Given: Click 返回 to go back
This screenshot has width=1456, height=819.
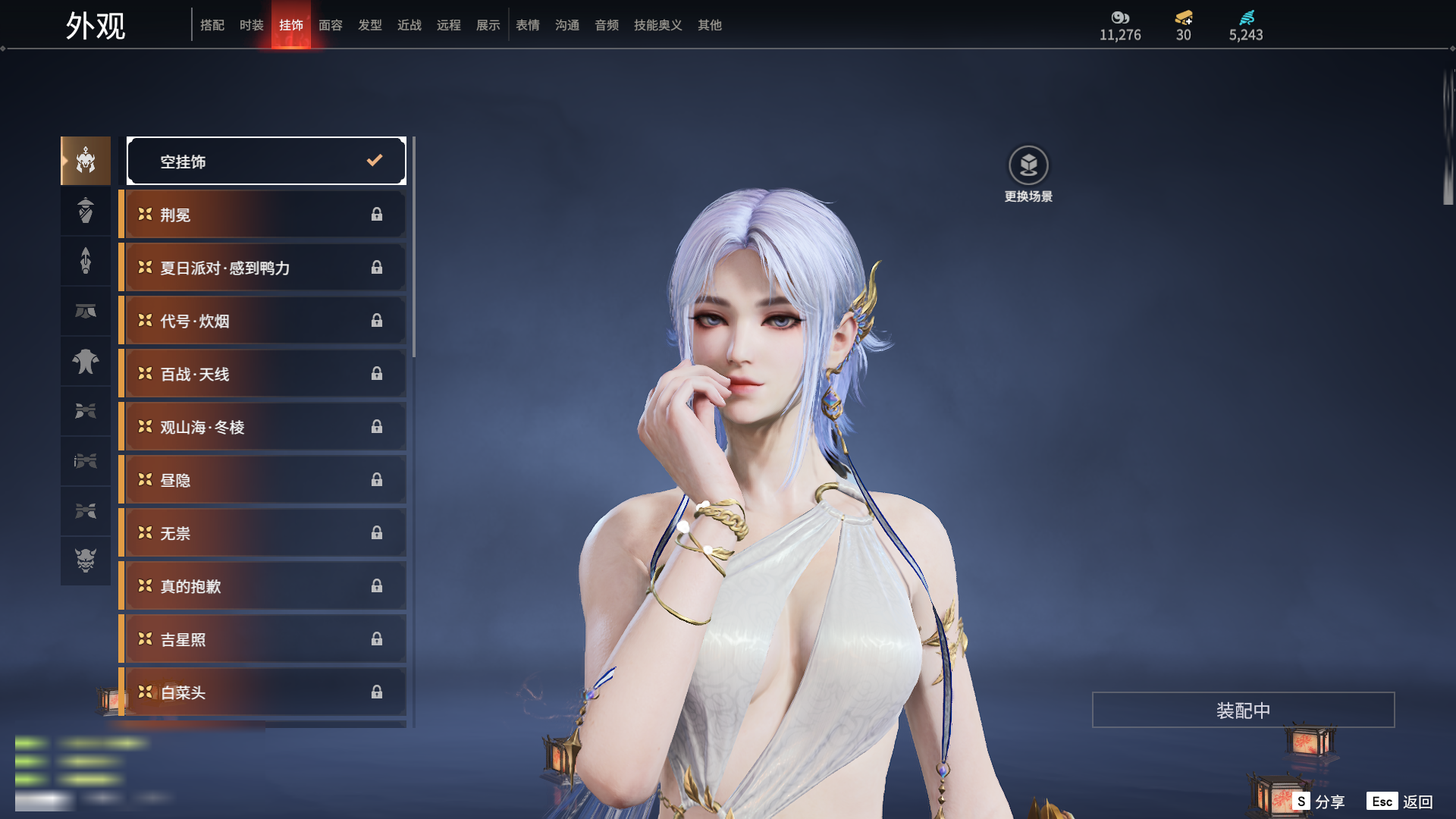Looking at the screenshot, I should point(1401,802).
